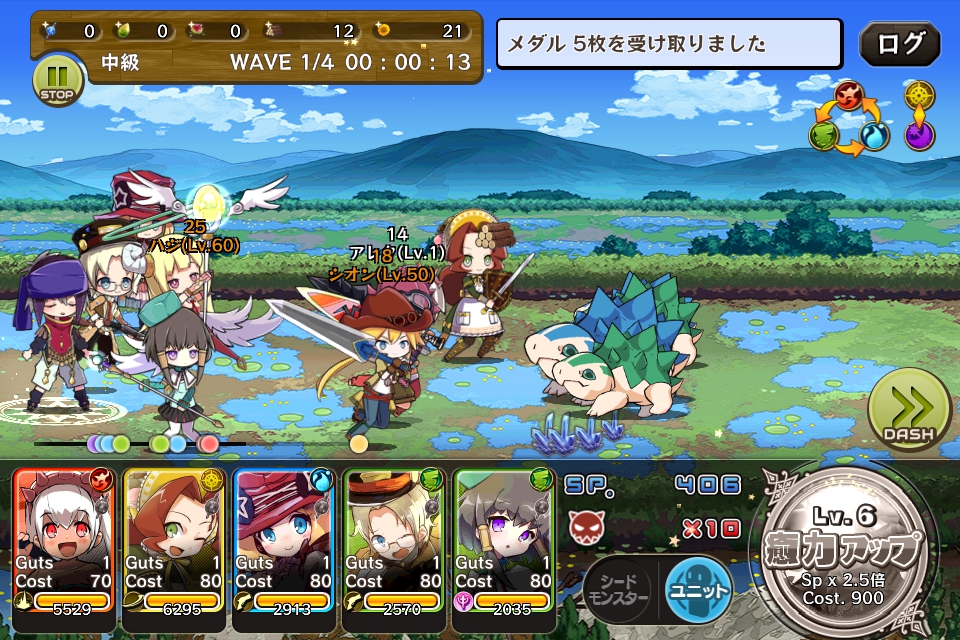Summon the red-haired green-eyed unit card
The height and width of the screenshot is (640, 960).
pos(173,540)
